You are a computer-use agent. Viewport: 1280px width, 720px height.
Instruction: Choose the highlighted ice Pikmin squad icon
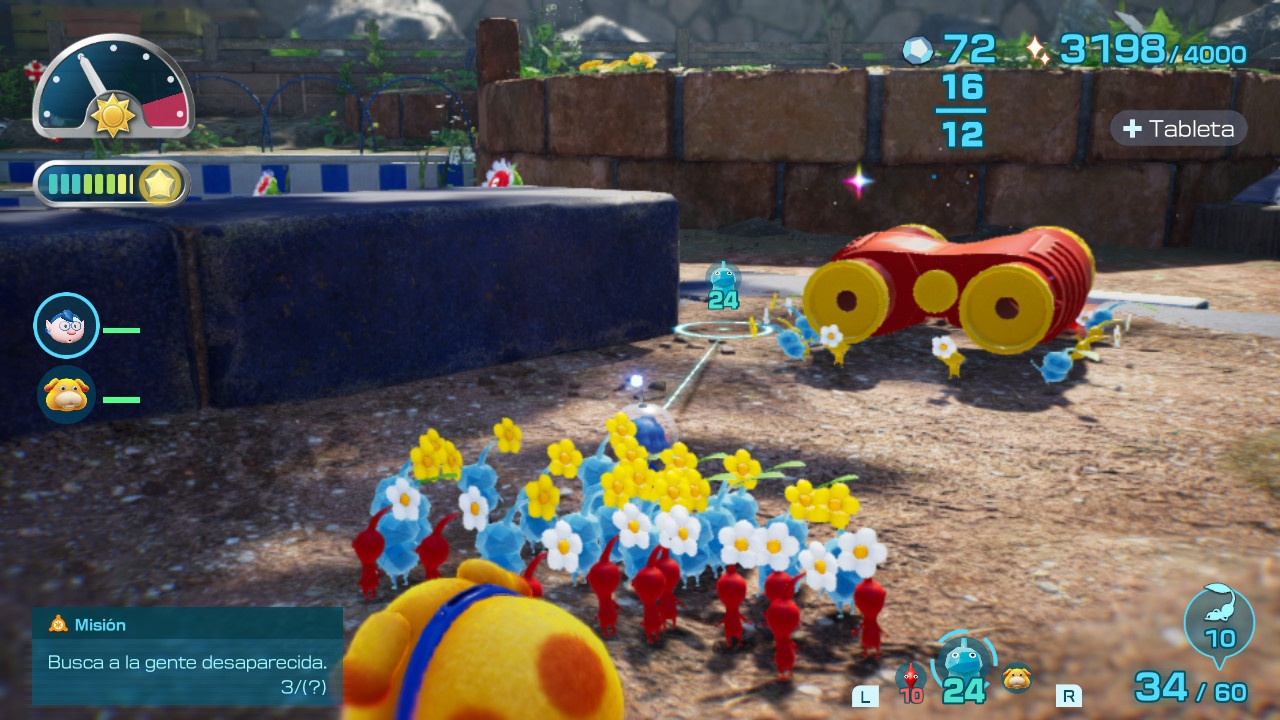pyautogui.click(x=964, y=665)
